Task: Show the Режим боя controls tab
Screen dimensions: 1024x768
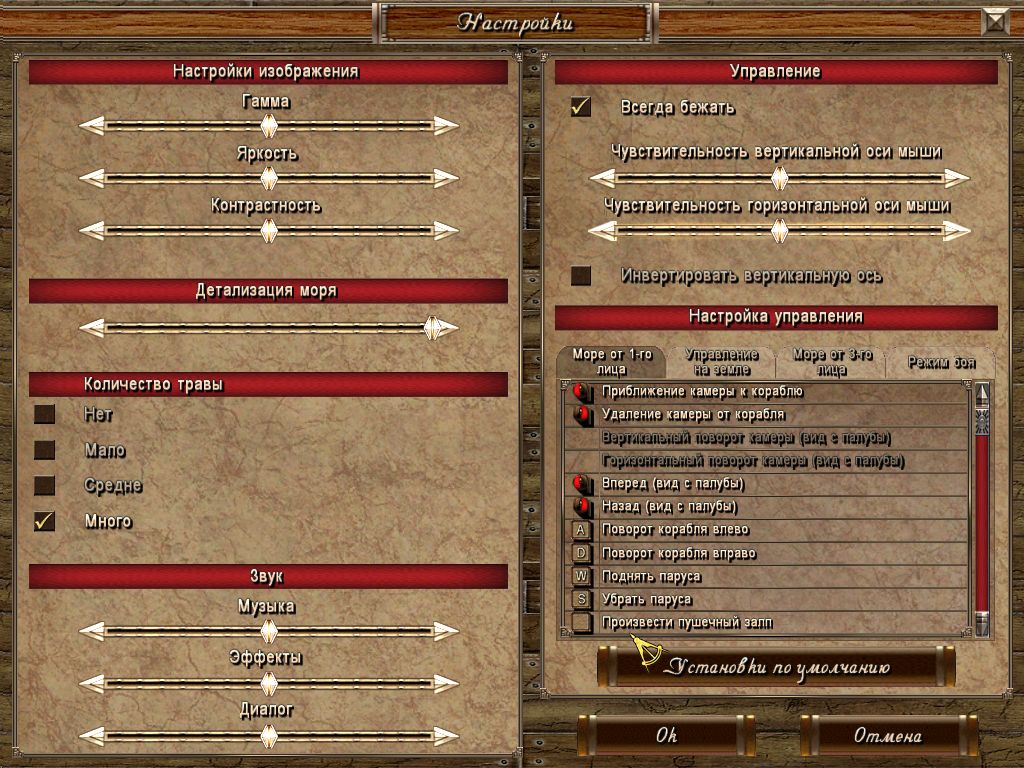Action: tap(941, 362)
